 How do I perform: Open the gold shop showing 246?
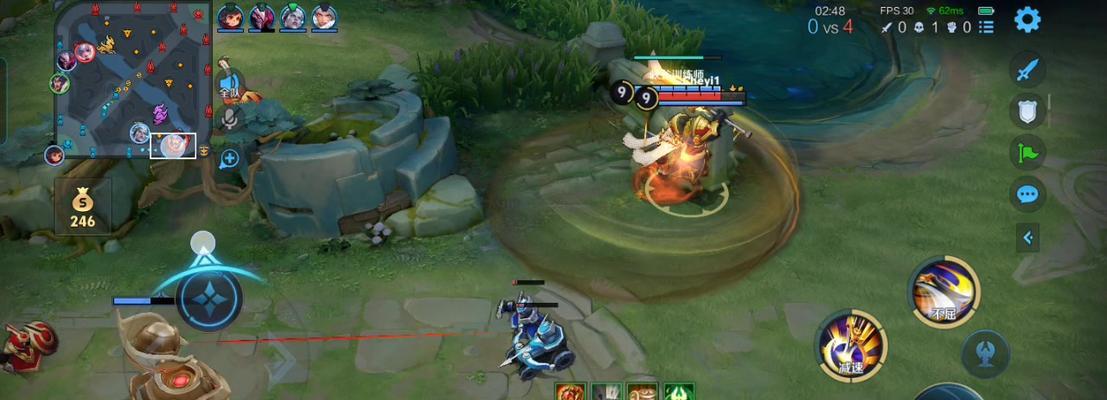(x=82, y=209)
